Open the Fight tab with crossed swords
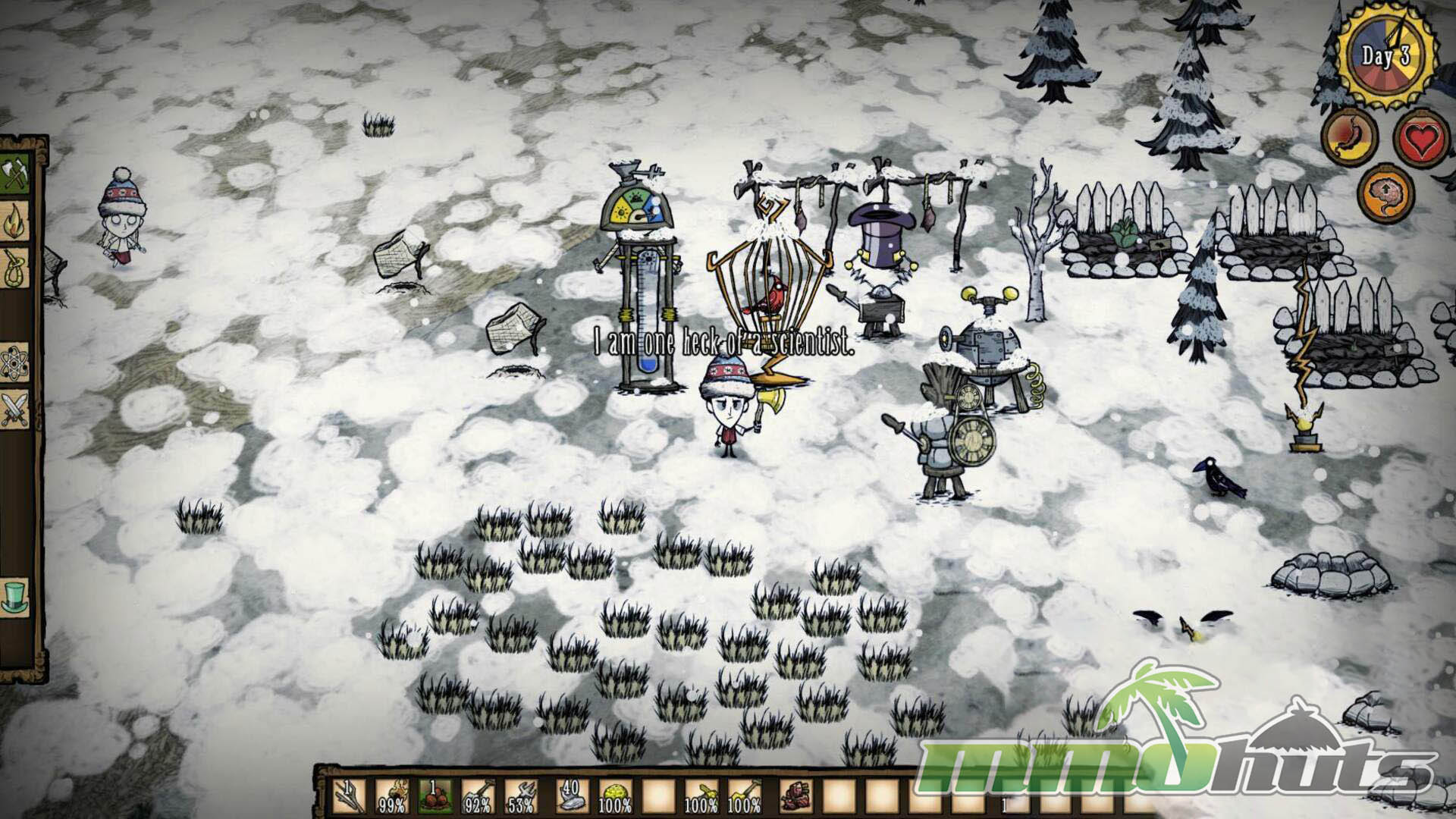This screenshot has width=1456, height=819. pyautogui.click(x=15, y=409)
